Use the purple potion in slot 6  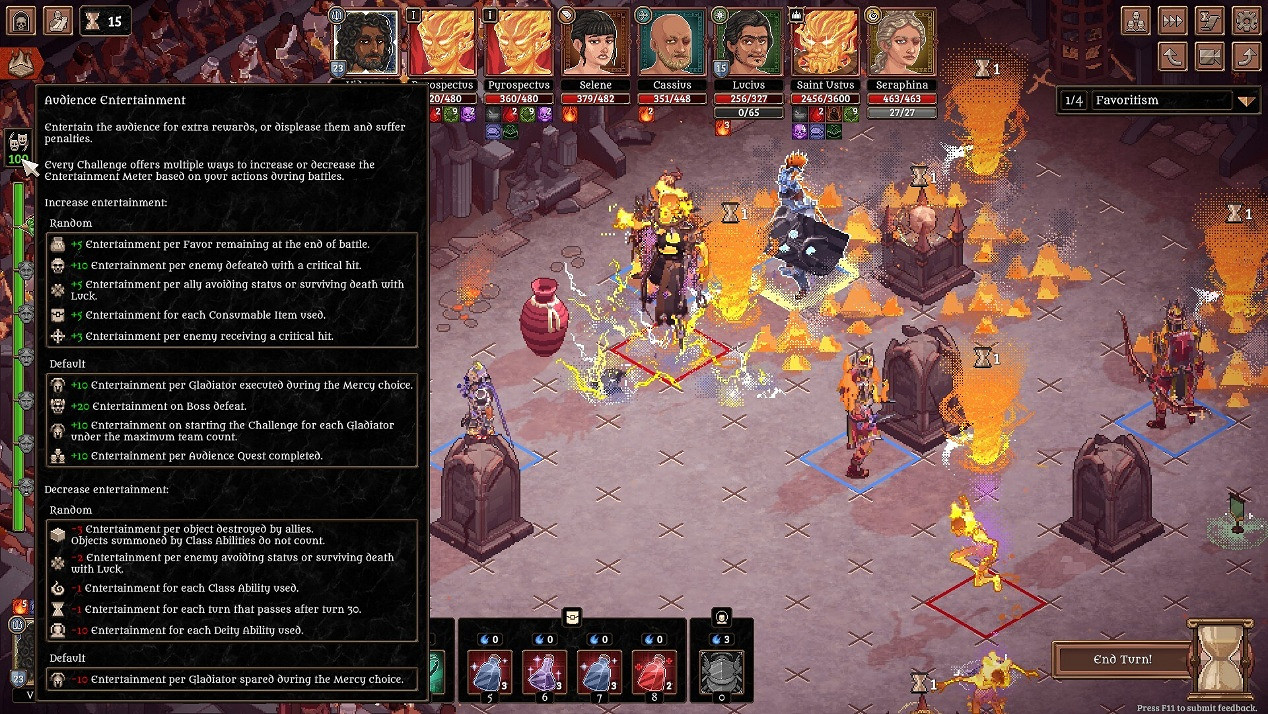[545, 672]
